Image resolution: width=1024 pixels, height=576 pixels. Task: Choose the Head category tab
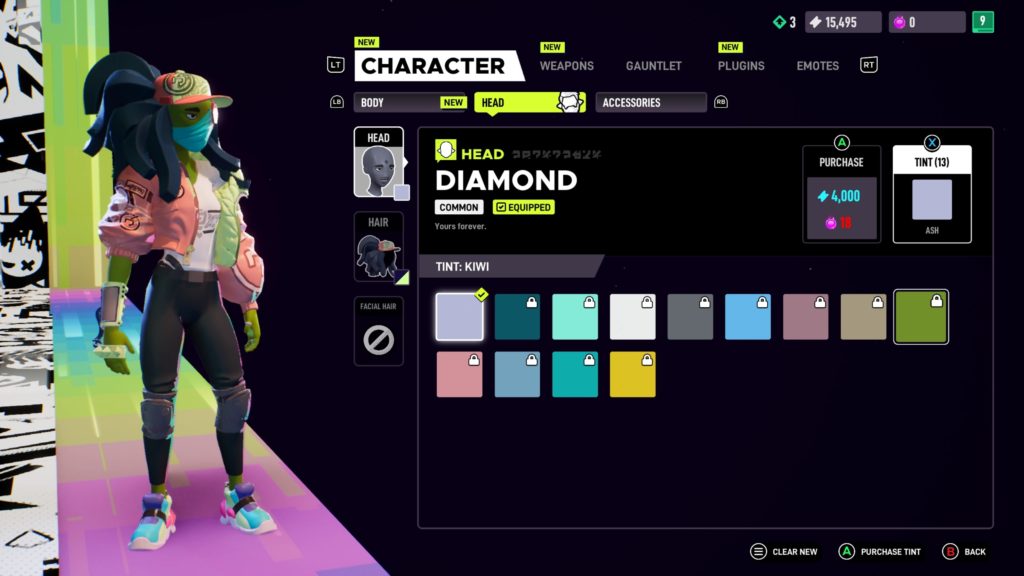(x=528, y=102)
